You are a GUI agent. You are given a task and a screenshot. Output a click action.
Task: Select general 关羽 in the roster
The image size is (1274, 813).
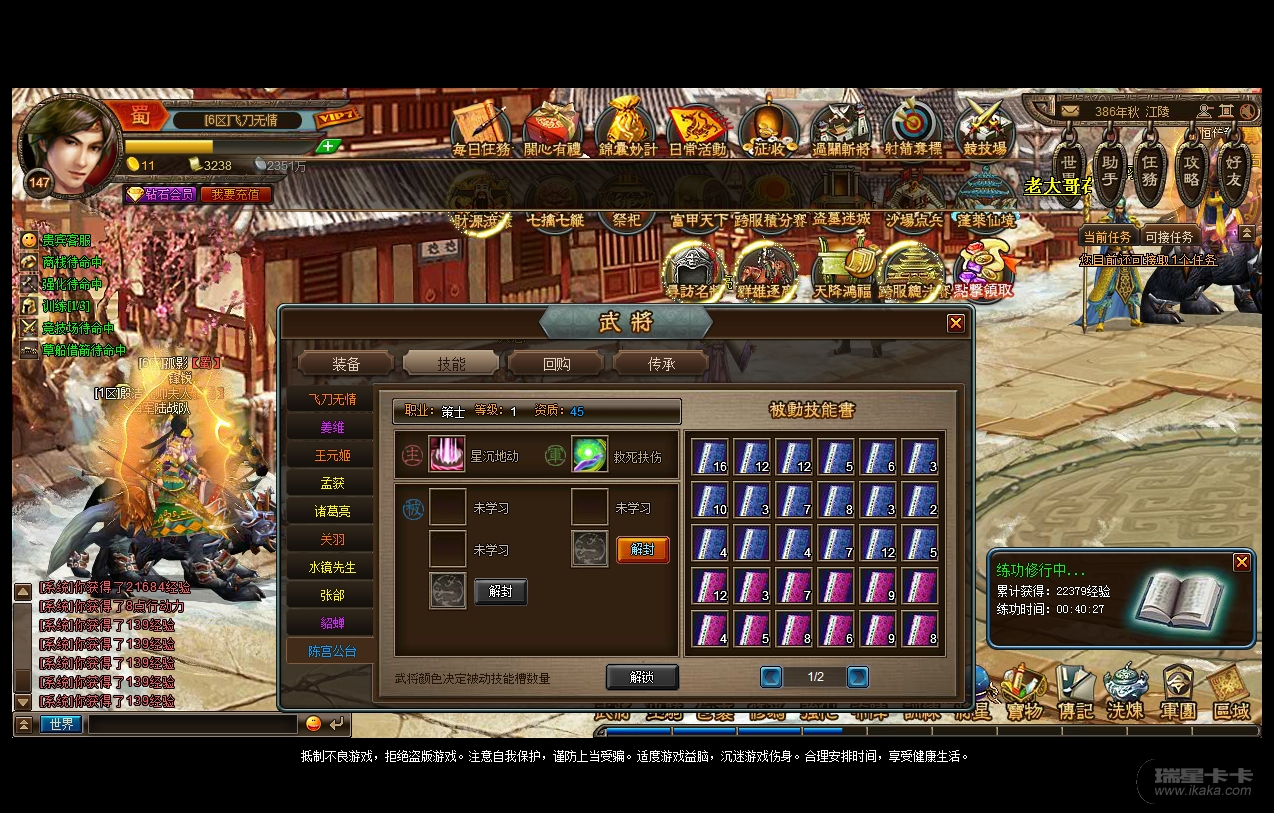coord(331,539)
